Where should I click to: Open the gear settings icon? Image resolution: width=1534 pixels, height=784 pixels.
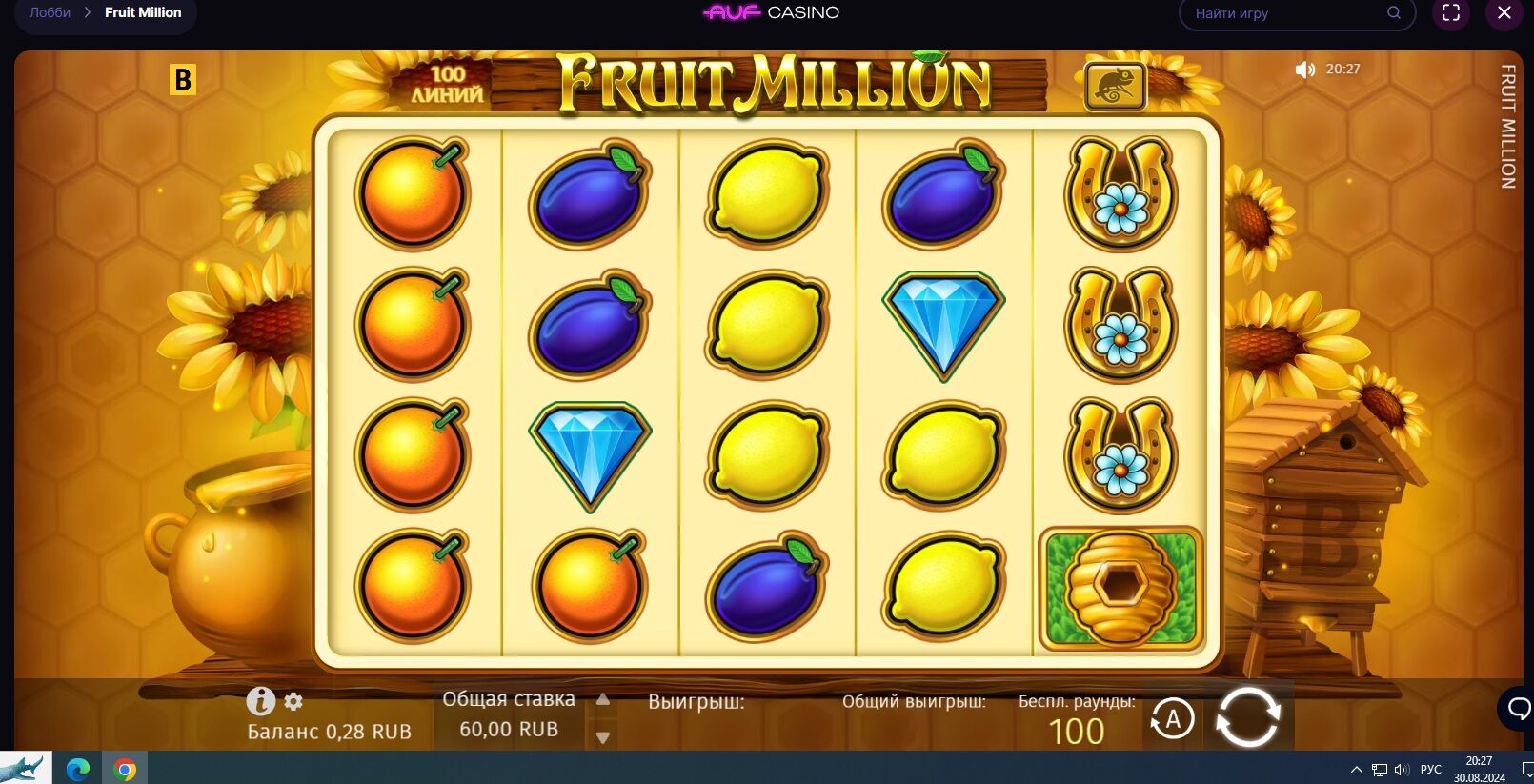[x=293, y=702]
